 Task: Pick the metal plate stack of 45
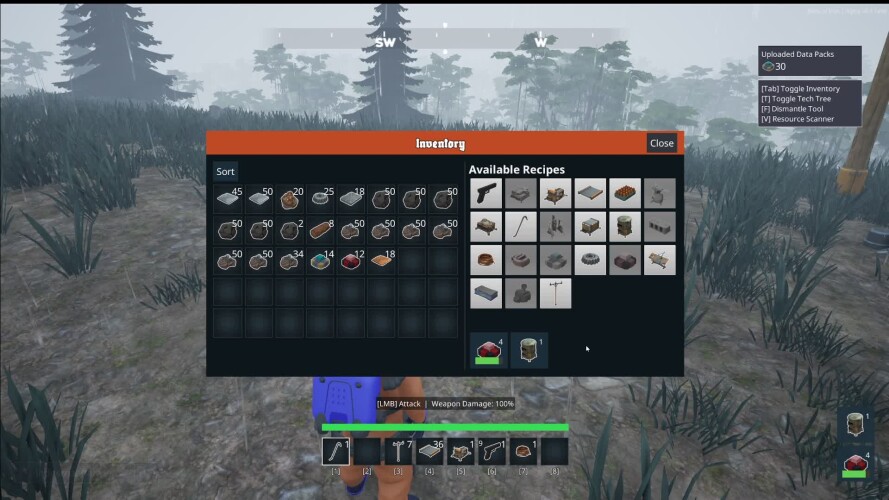(x=228, y=199)
